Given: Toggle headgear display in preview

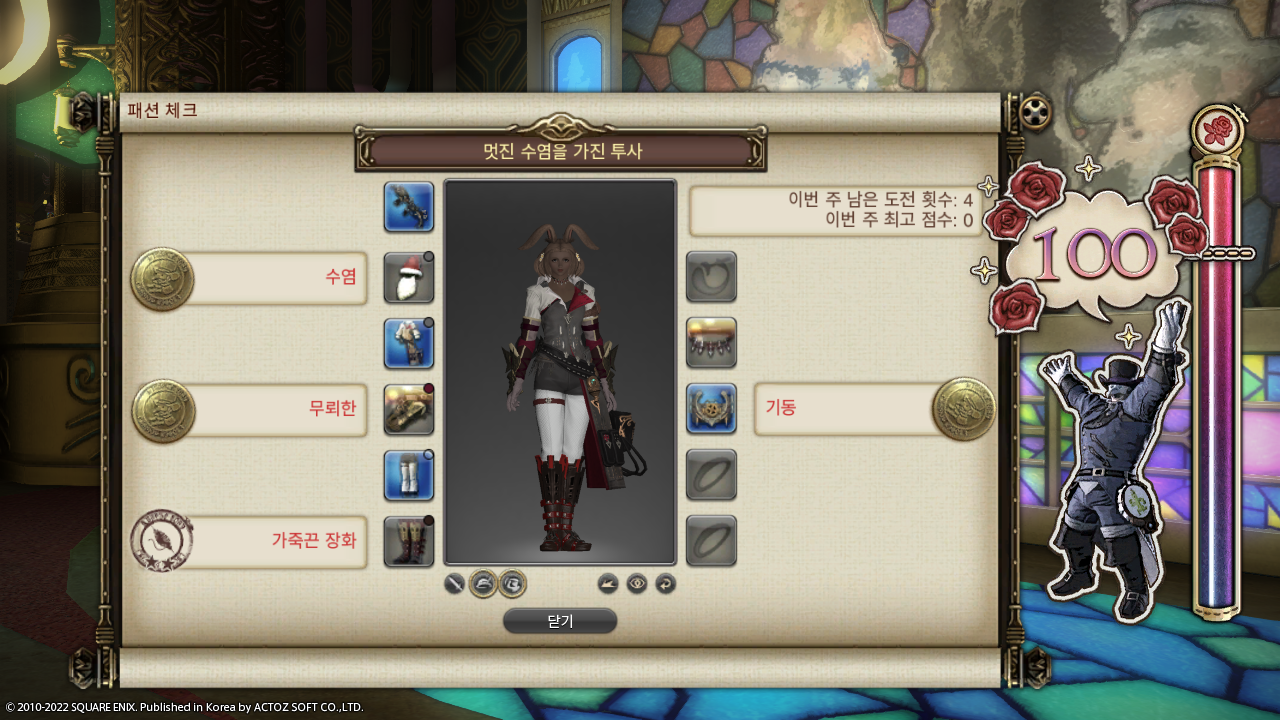Looking at the screenshot, I should click(x=484, y=583).
